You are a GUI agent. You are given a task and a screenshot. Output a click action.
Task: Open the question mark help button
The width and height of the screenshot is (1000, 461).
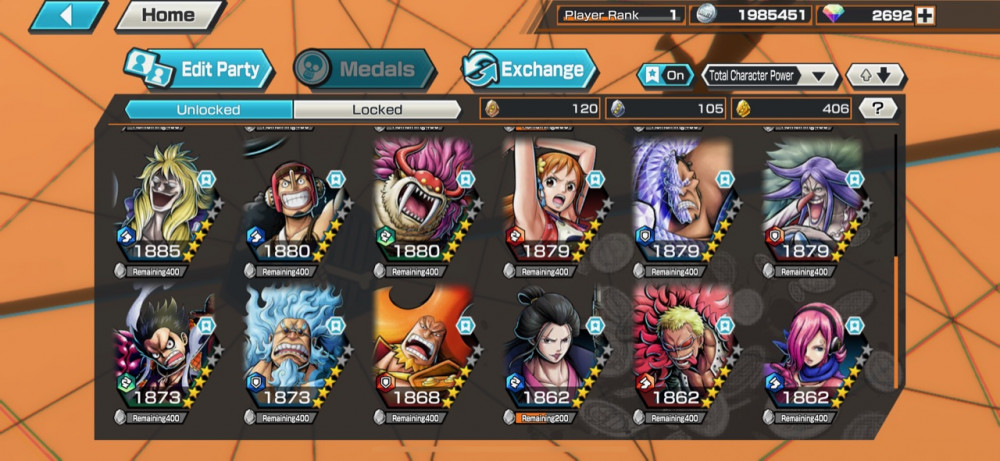[x=878, y=108]
